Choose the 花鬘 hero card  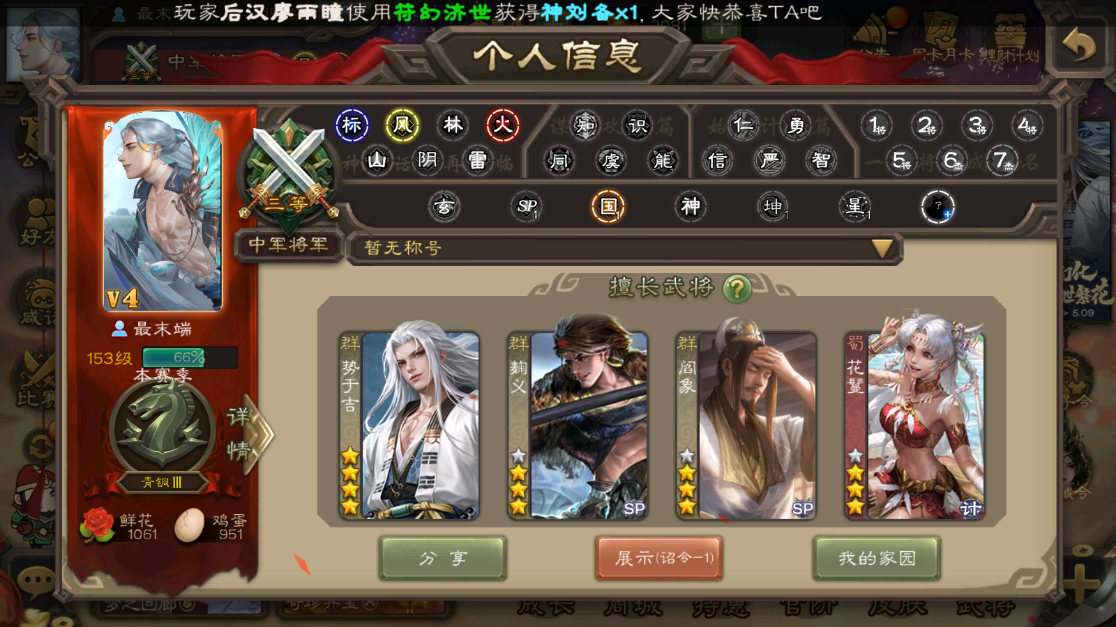coord(915,426)
